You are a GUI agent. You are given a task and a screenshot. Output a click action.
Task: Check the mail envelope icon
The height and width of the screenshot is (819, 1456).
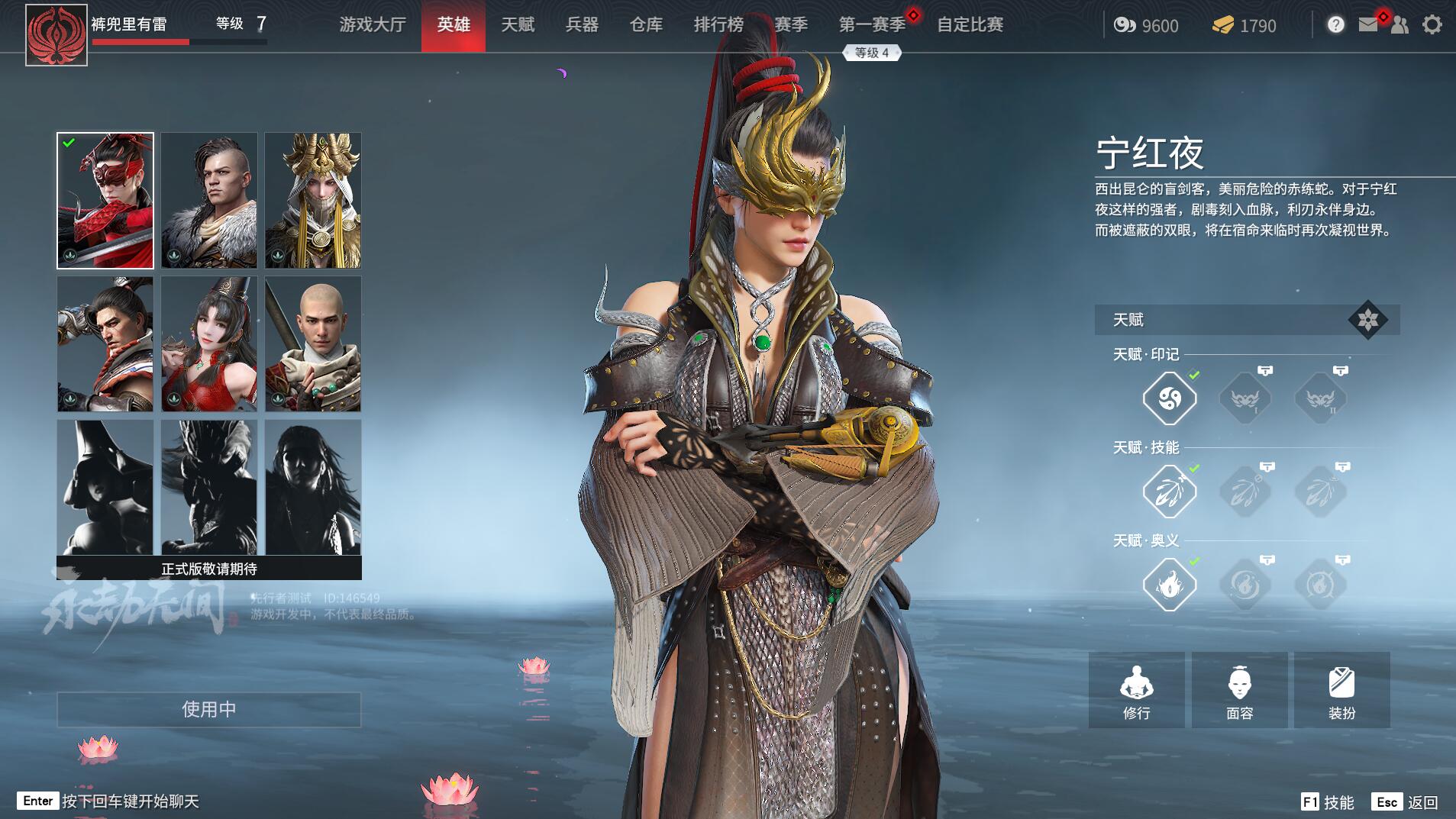pyautogui.click(x=1368, y=25)
